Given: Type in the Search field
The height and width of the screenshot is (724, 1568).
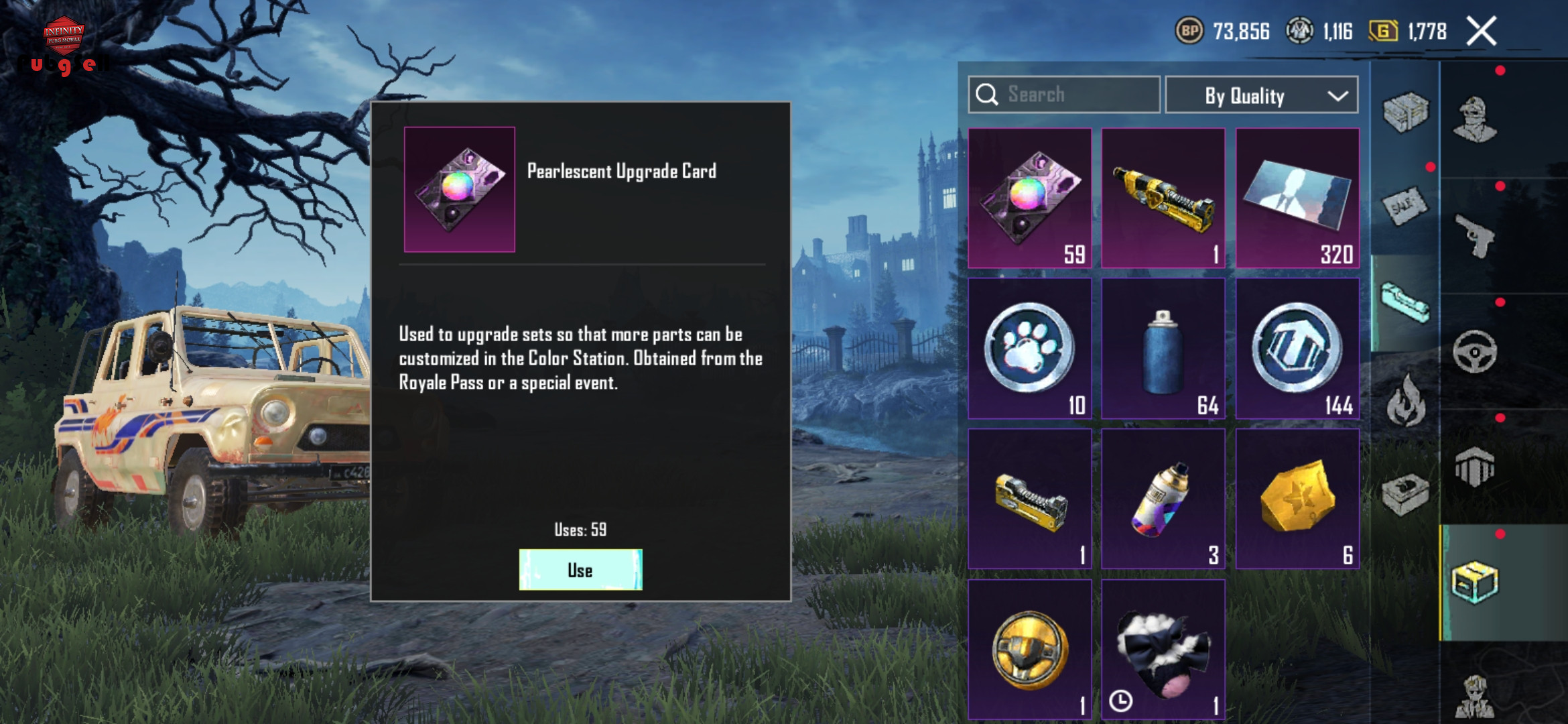Looking at the screenshot, I should click(1072, 95).
